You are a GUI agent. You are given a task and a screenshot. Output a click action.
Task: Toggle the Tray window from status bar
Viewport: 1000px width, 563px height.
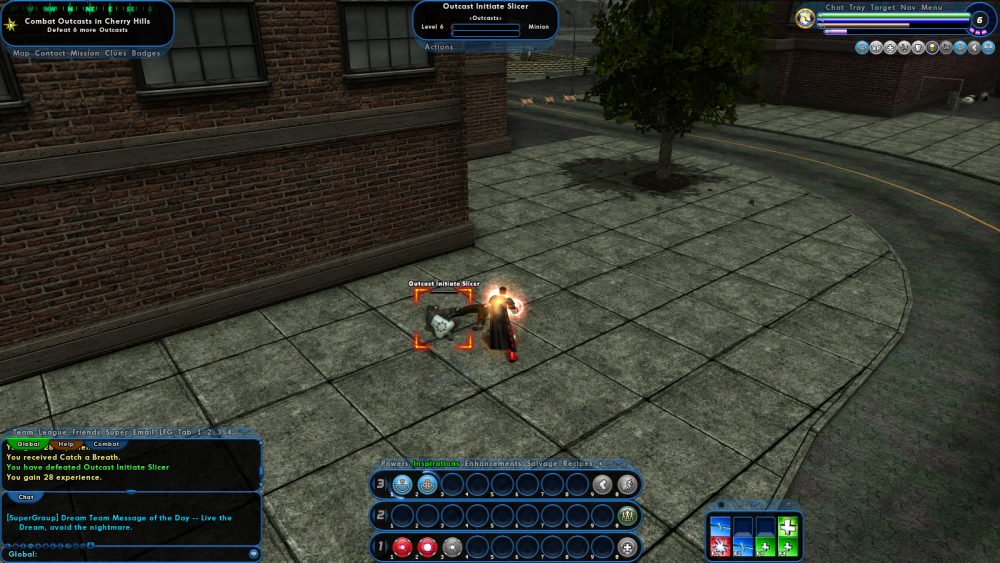(857, 7)
